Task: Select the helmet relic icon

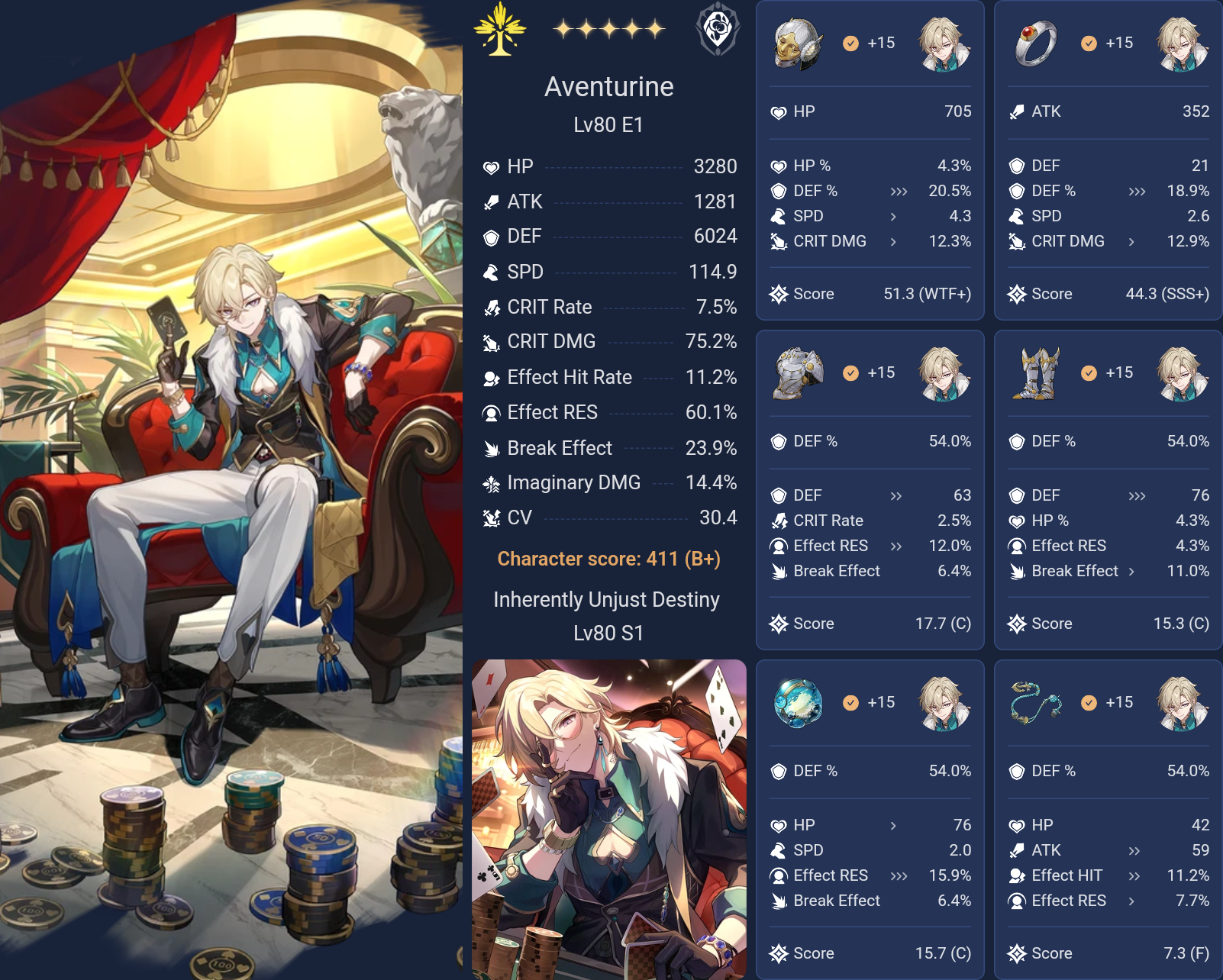Action: [x=795, y=43]
